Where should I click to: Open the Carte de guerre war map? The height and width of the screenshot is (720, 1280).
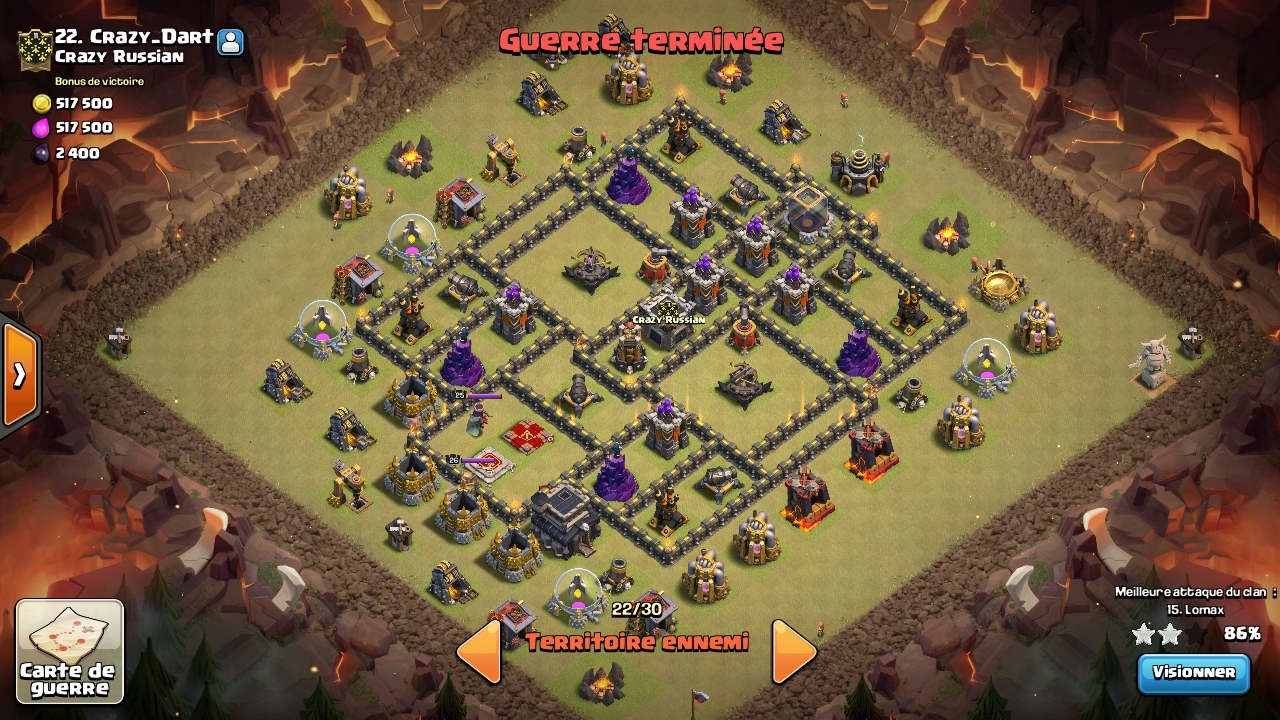click(x=70, y=651)
